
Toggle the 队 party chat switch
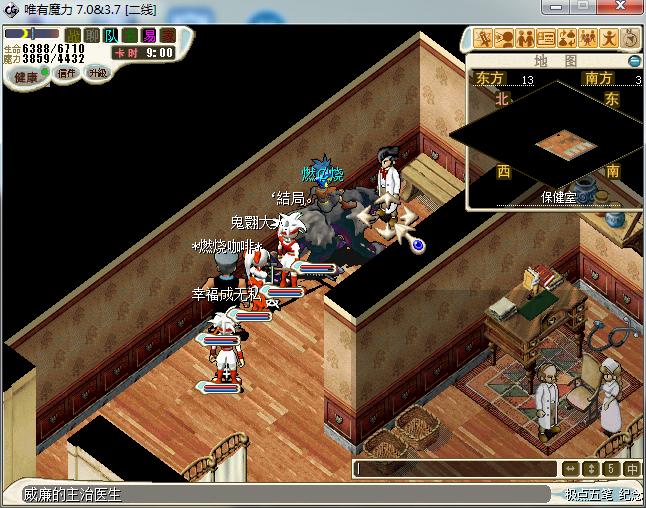(111, 35)
